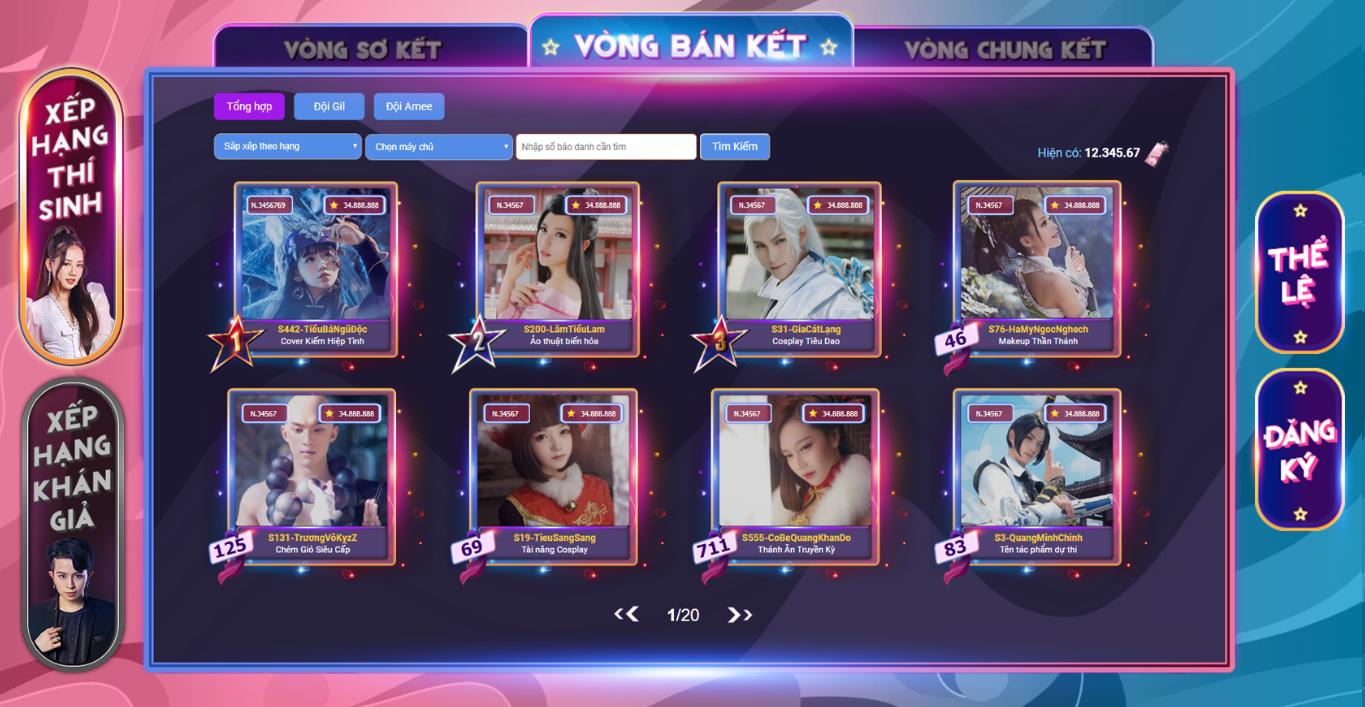Open the Vòng Chung Kết tab

point(1005,49)
